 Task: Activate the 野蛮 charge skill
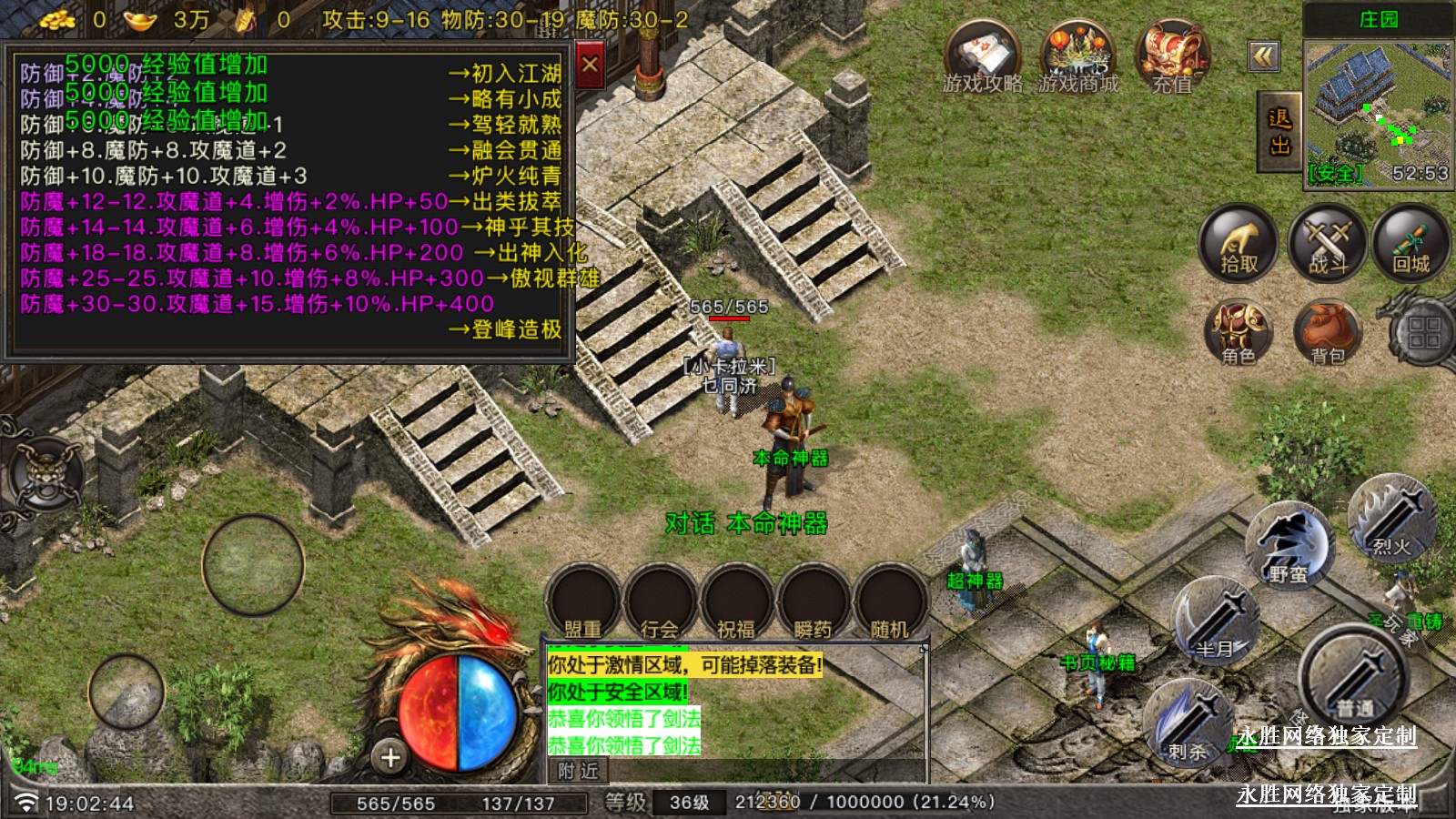pos(1288,546)
